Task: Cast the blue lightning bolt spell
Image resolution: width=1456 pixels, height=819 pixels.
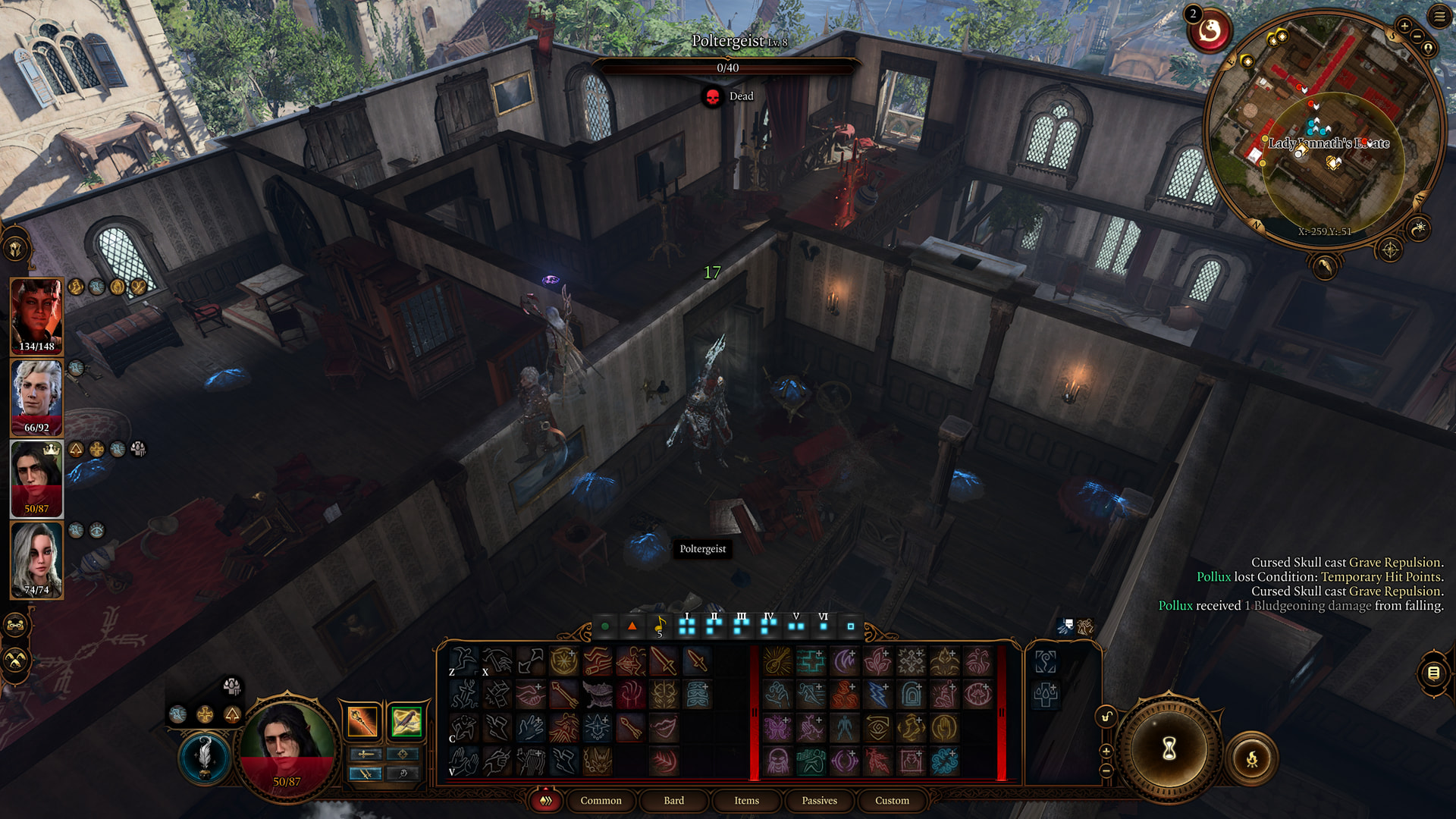Action: click(x=877, y=694)
